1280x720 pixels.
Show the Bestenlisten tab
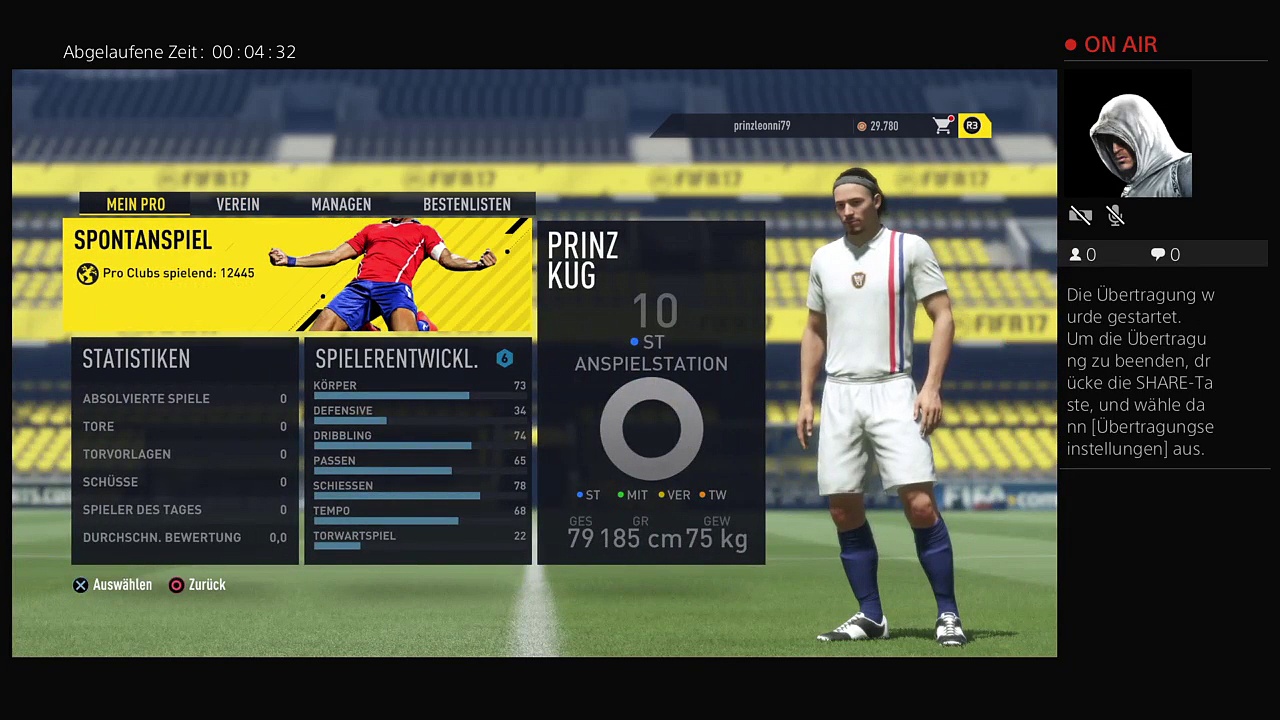coord(467,204)
